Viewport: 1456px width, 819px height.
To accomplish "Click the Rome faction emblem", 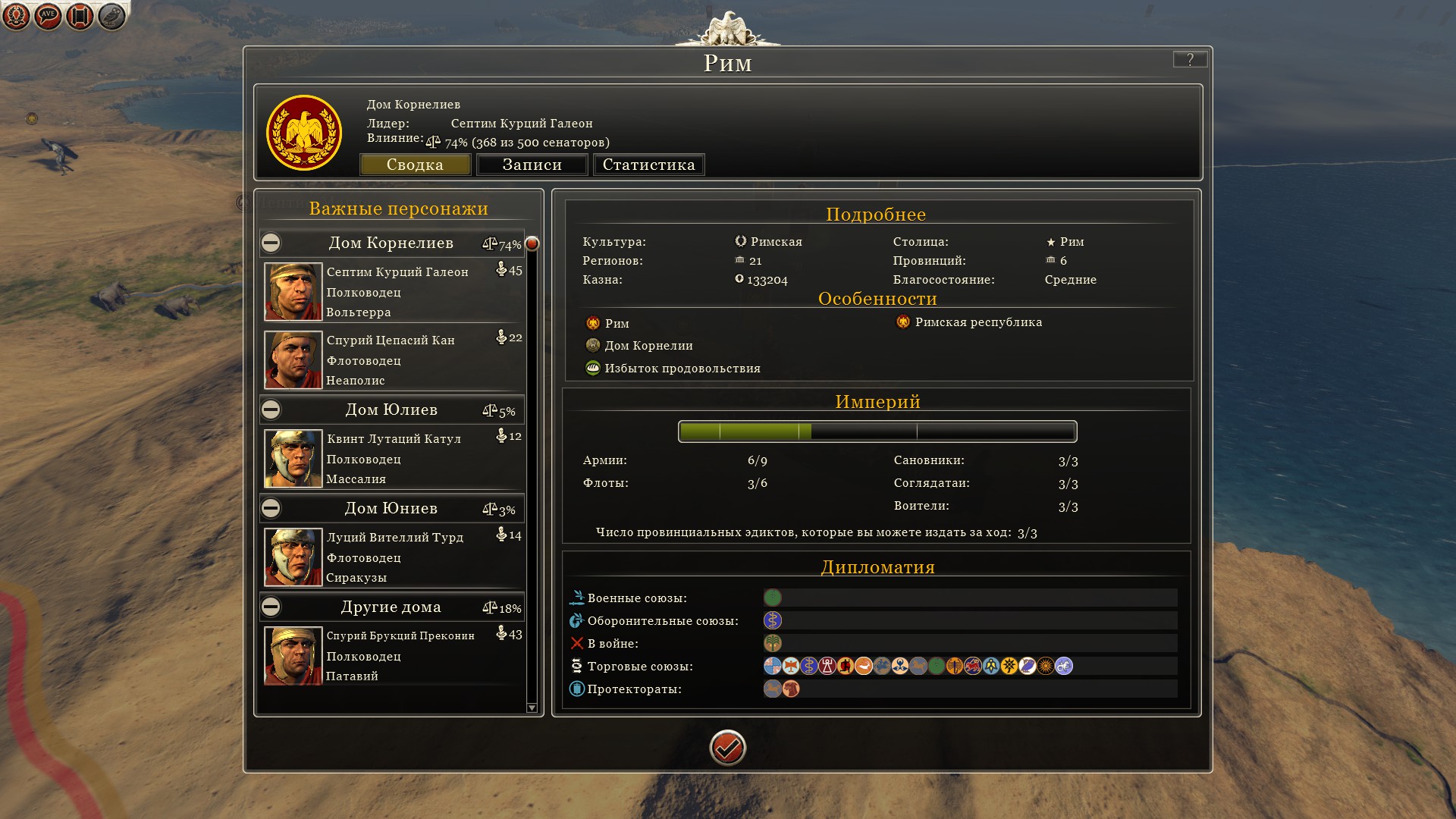I will click(x=304, y=133).
